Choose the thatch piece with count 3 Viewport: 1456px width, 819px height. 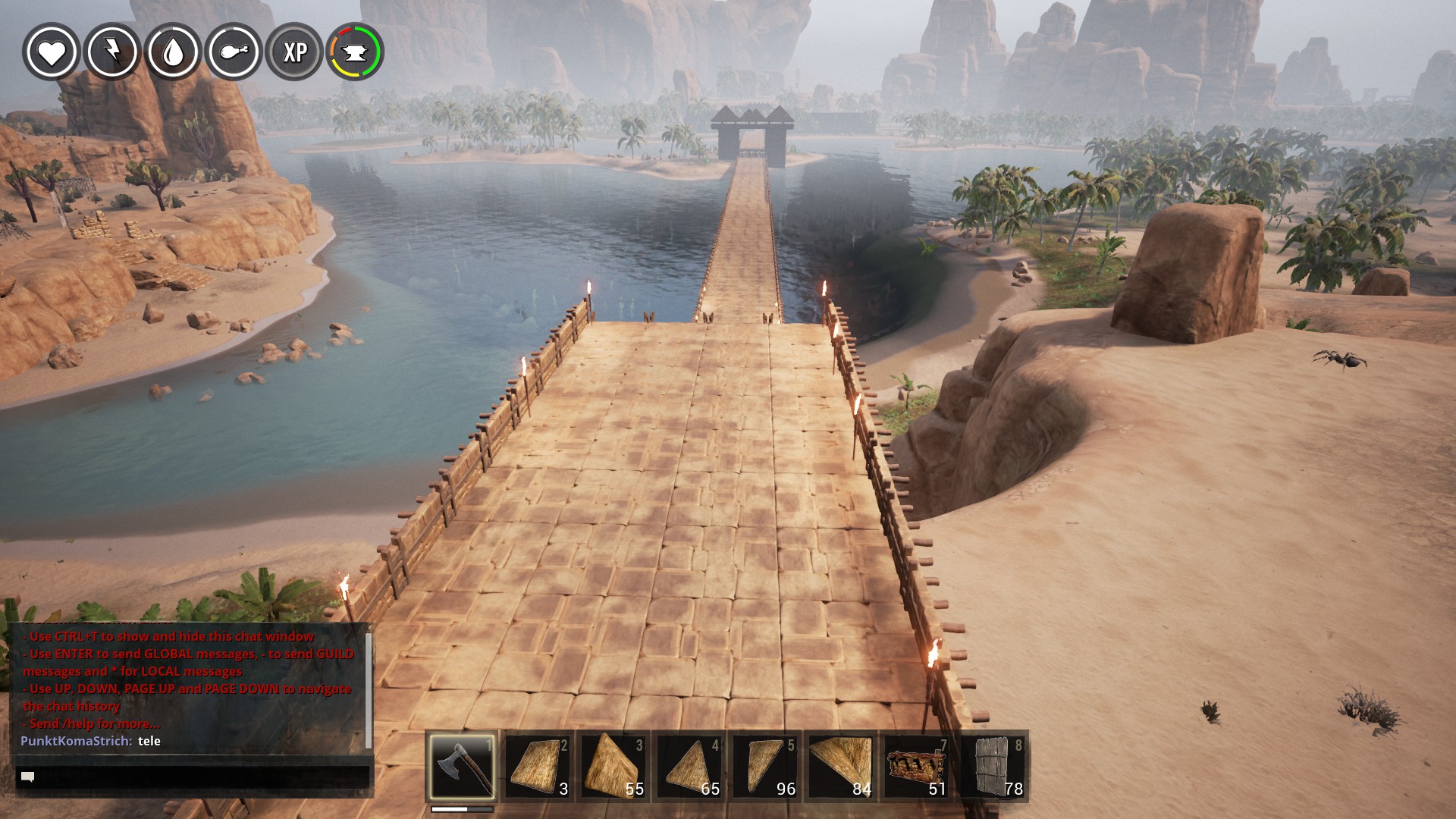coord(538,766)
